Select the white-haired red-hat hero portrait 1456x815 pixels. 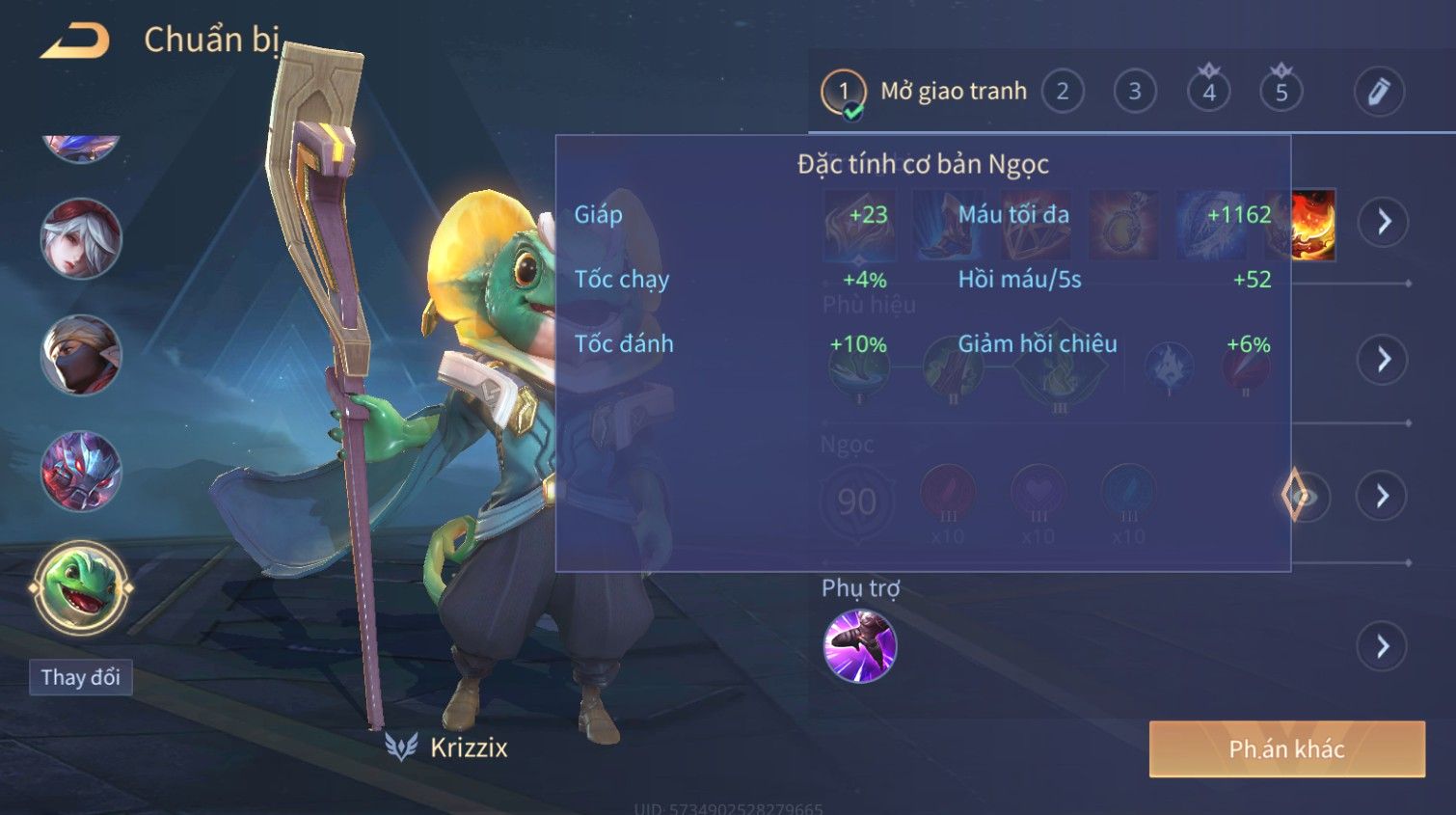click(x=81, y=239)
